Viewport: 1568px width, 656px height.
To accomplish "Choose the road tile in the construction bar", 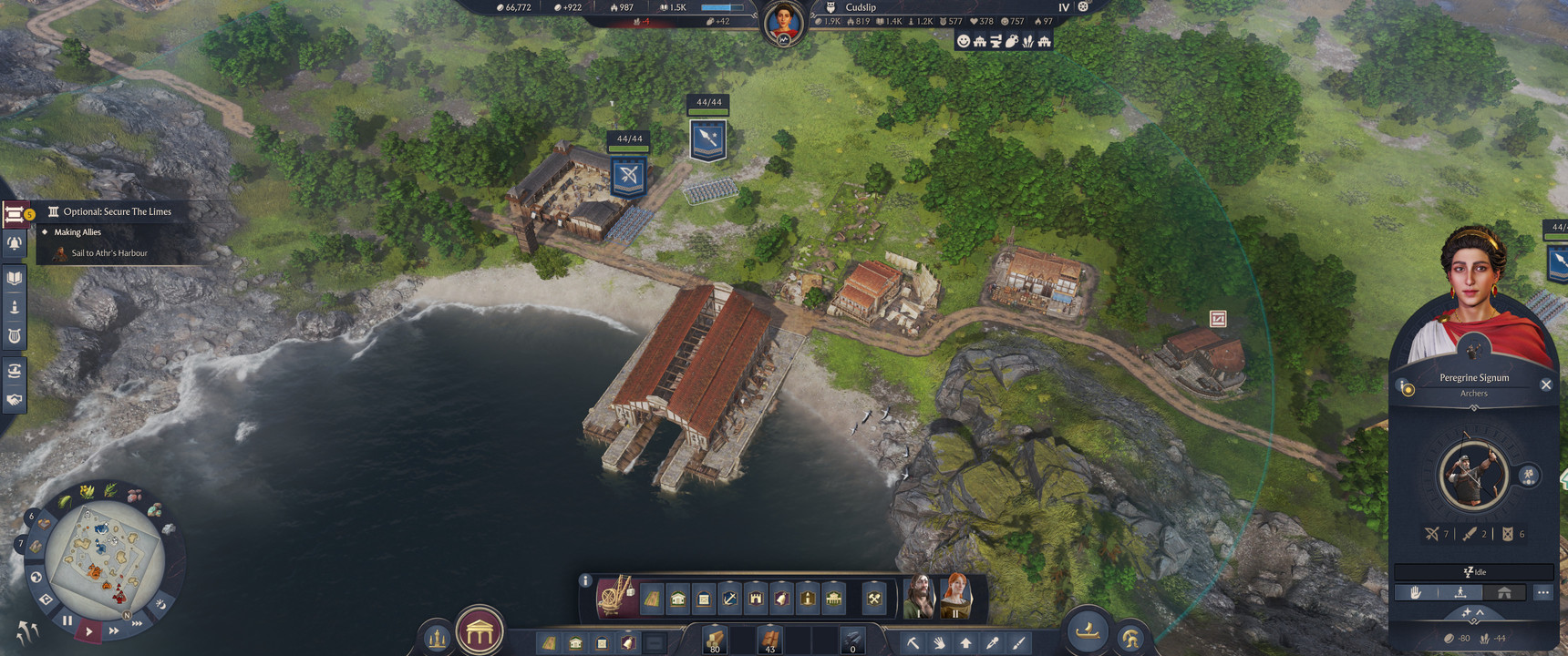I will 652,599.
